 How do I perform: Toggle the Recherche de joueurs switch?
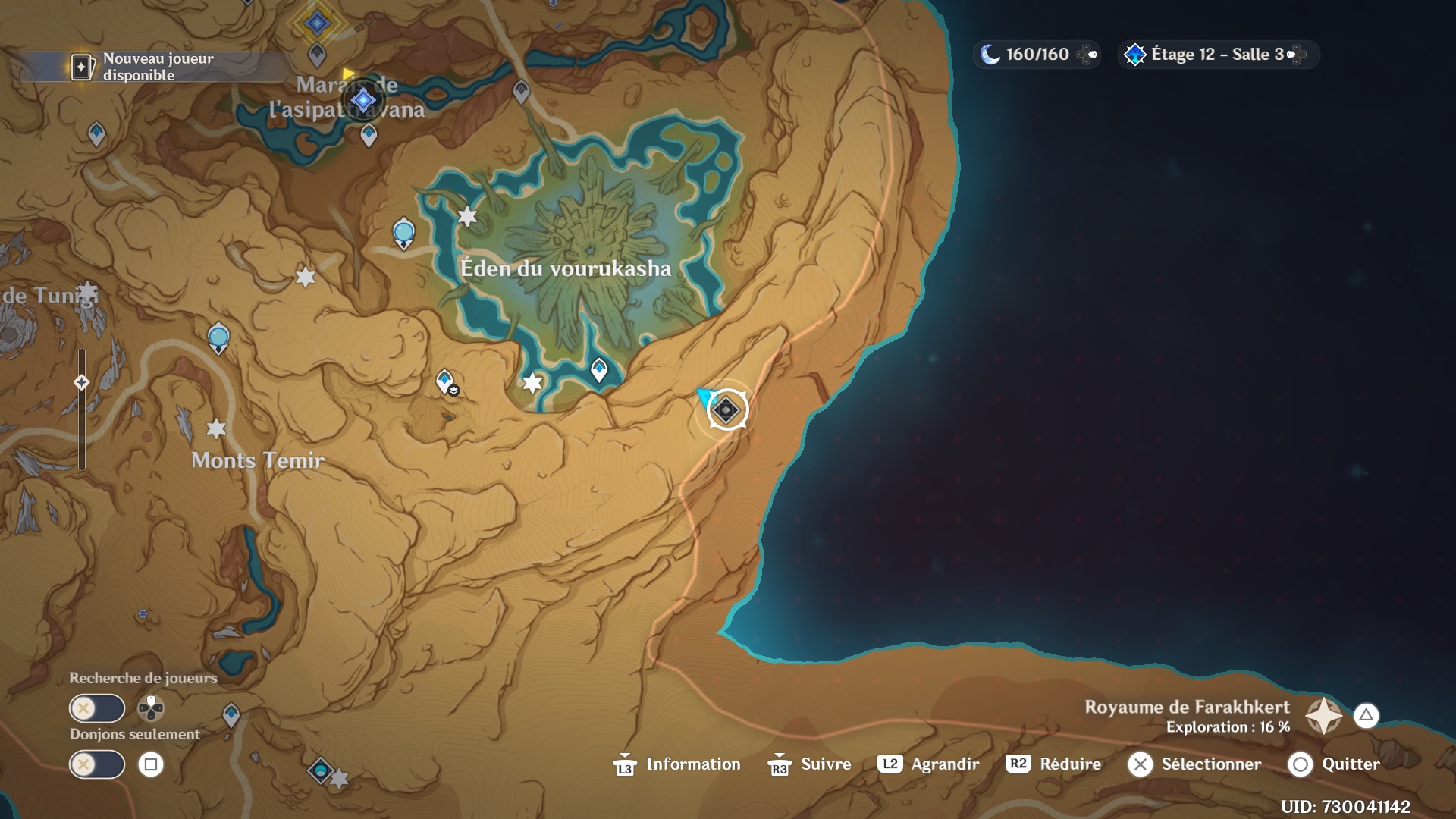(x=96, y=708)
